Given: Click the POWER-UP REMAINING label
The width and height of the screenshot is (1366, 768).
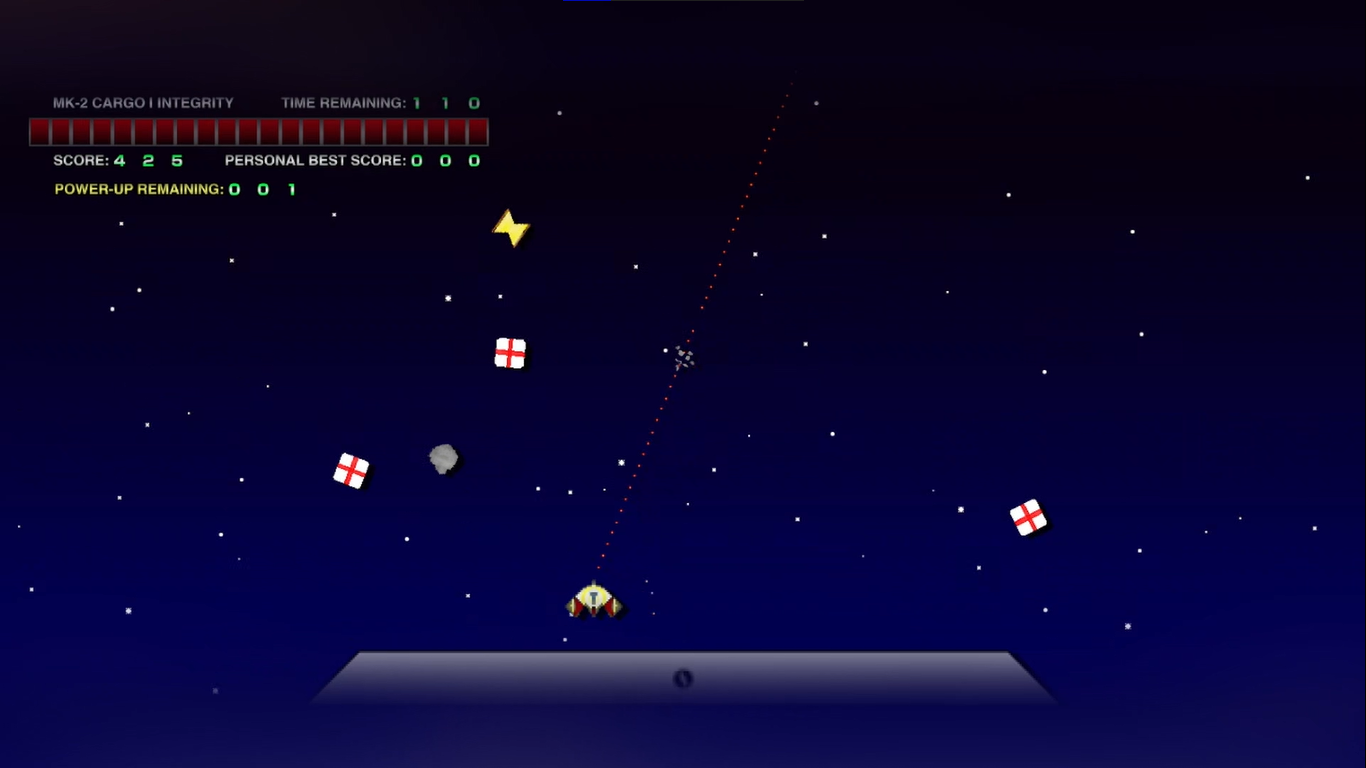Looking at the screenshot, I should click(x=137, y=188).
